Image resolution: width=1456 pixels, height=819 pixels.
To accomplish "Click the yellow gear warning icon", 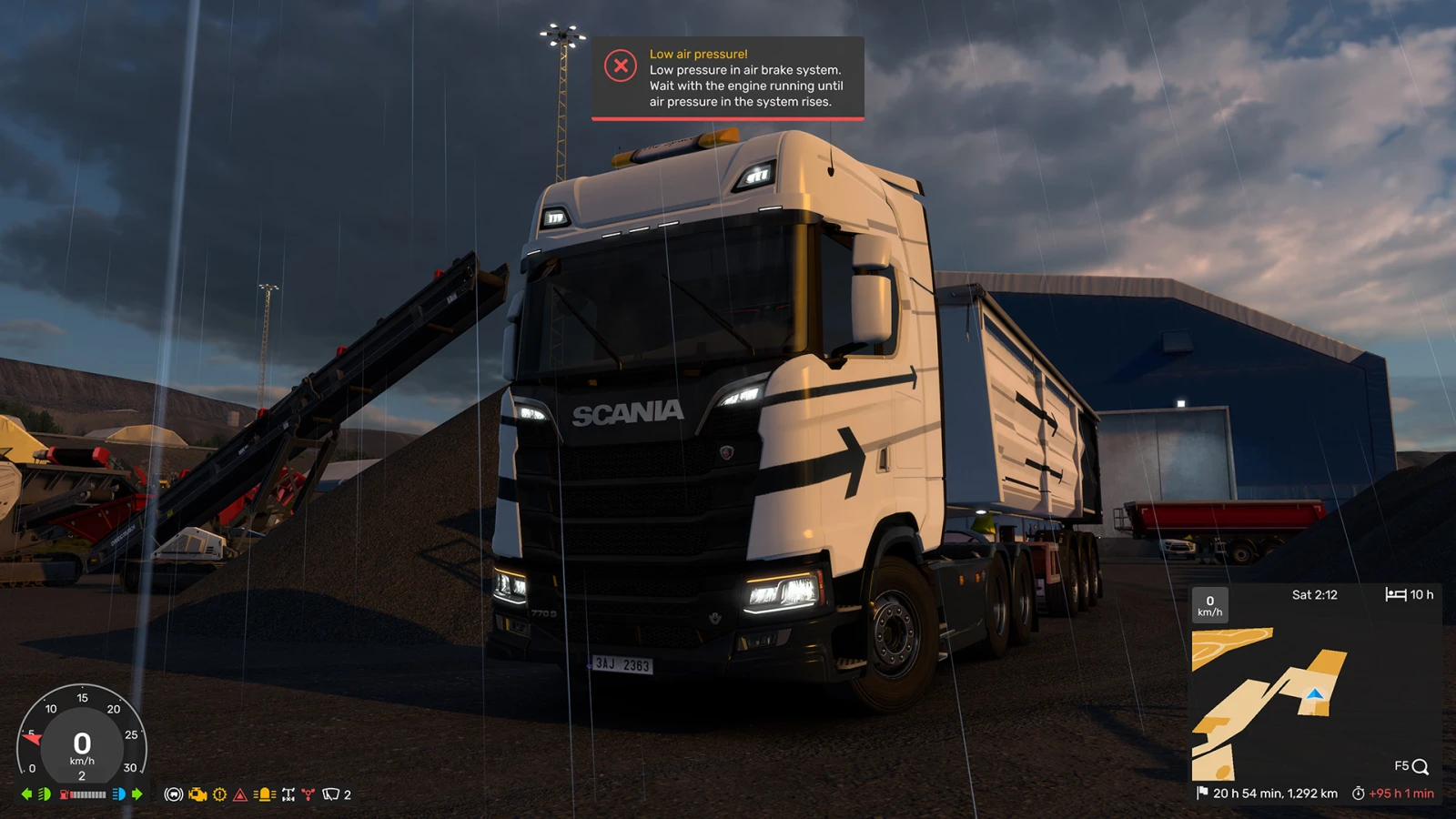I will pyautogui.click(x=219, y=794).
